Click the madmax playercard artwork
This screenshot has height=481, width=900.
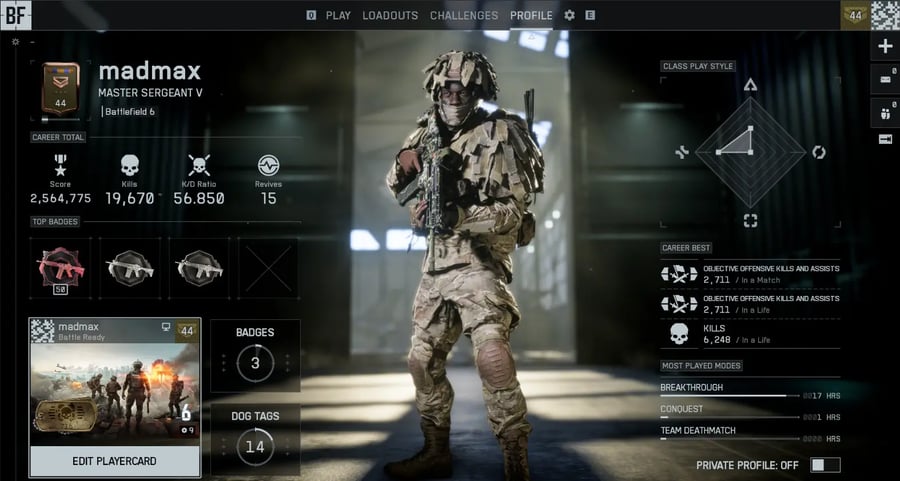pos(114,392)
